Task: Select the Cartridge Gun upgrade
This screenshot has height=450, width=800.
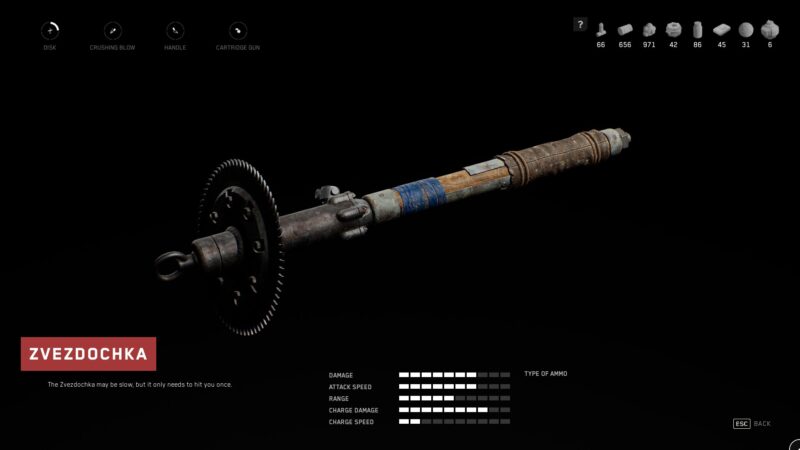Action: [x=238, y=31]
